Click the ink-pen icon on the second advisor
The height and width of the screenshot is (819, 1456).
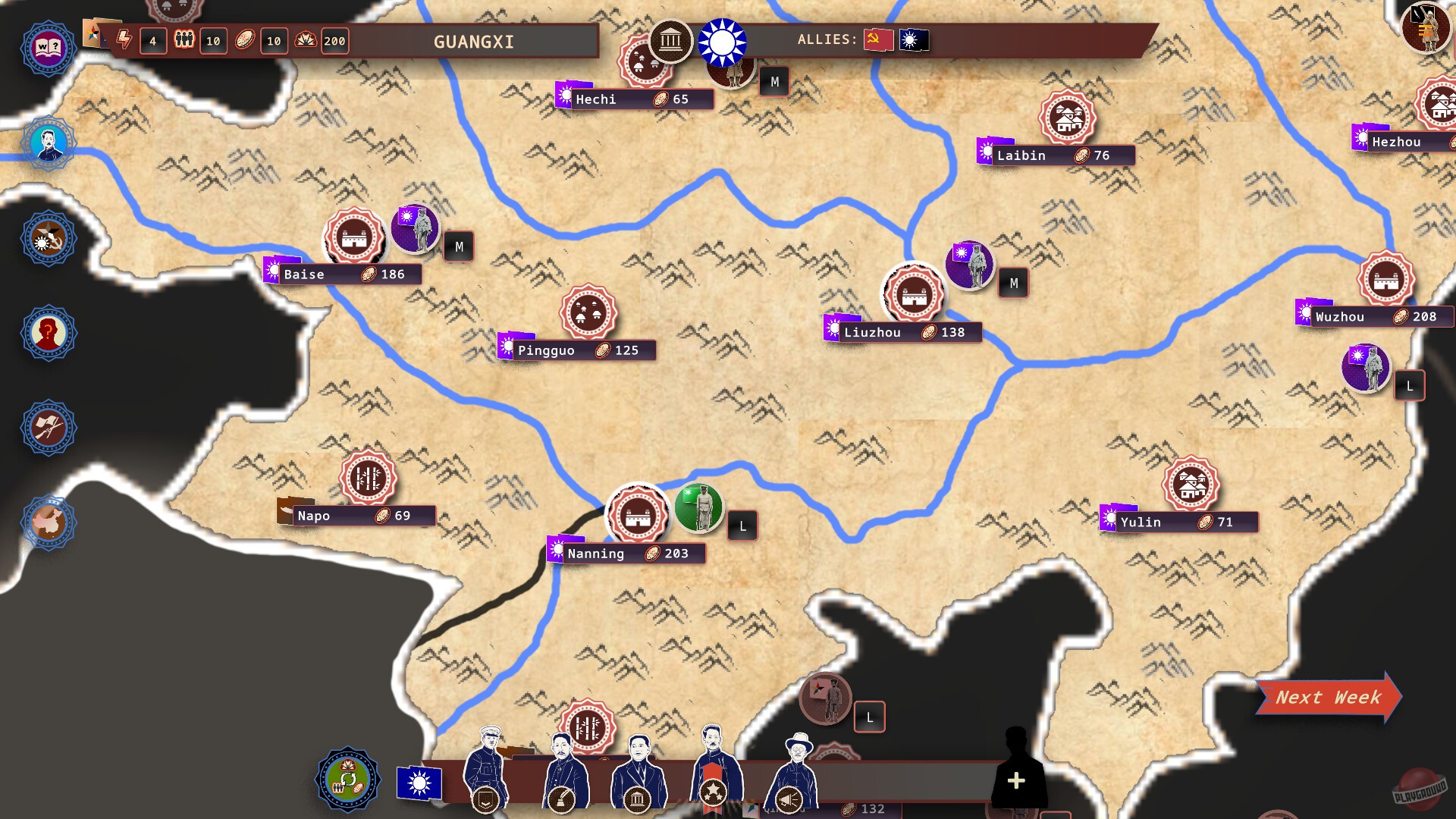pos(563,798)
